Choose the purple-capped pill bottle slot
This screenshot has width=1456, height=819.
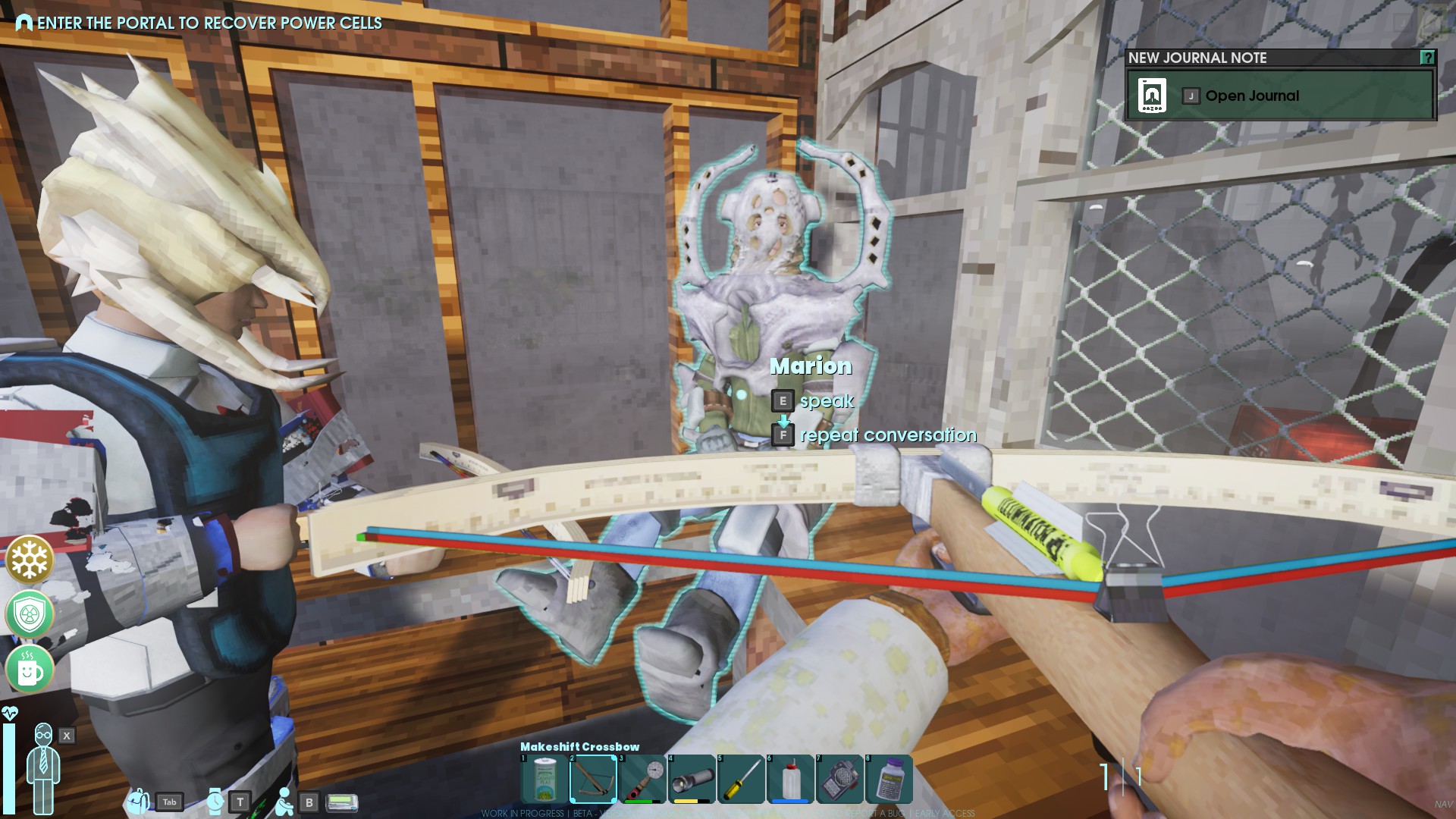point(889,779)
